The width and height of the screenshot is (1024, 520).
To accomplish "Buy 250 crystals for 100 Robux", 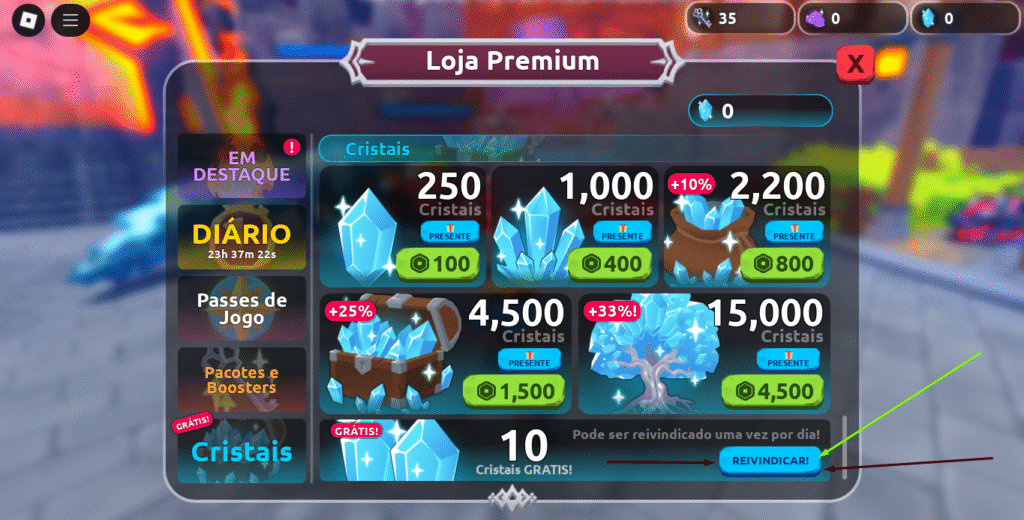I will point(441,265).
